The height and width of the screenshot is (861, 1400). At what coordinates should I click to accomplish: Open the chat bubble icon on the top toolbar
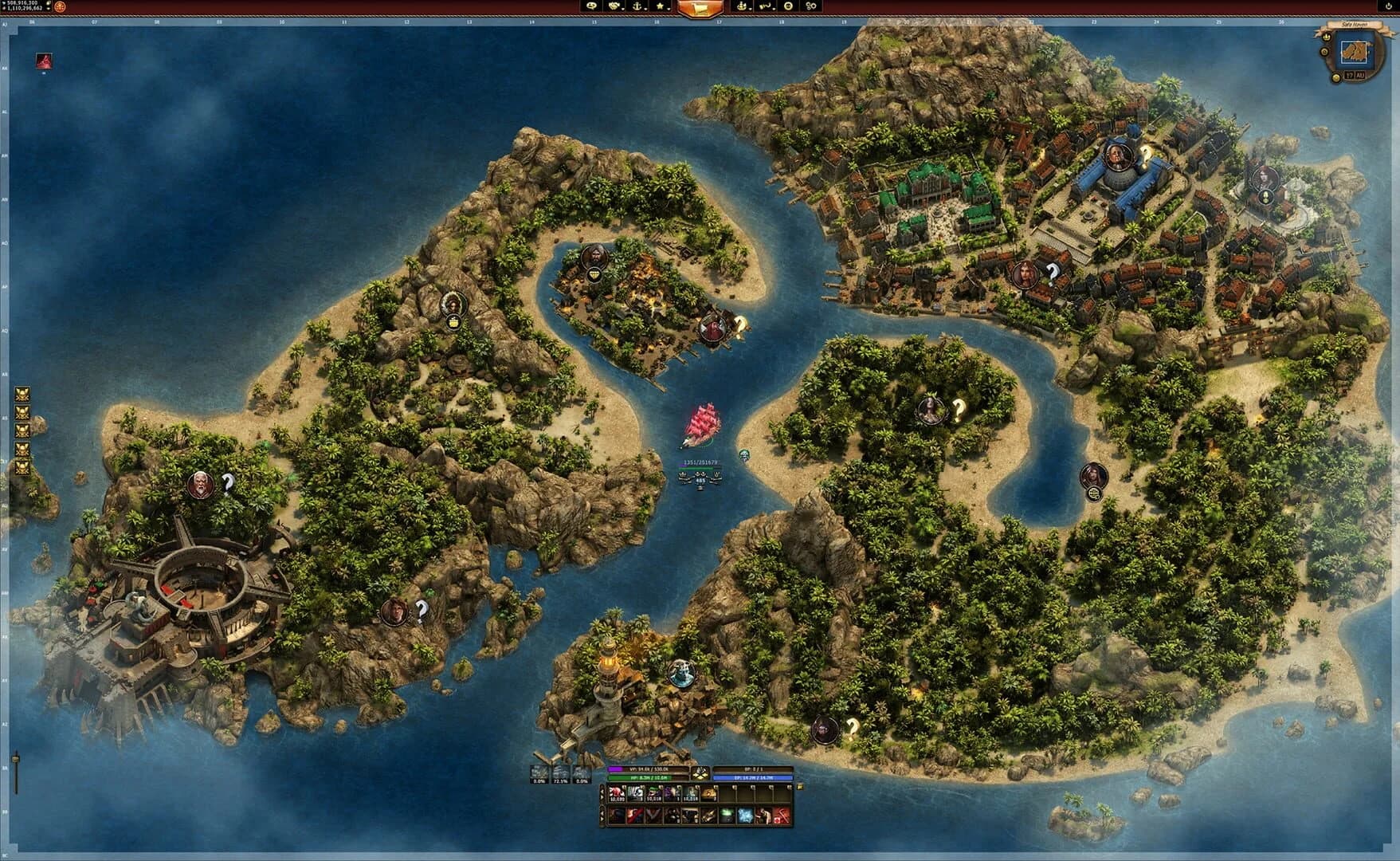[x=593, y=7]
